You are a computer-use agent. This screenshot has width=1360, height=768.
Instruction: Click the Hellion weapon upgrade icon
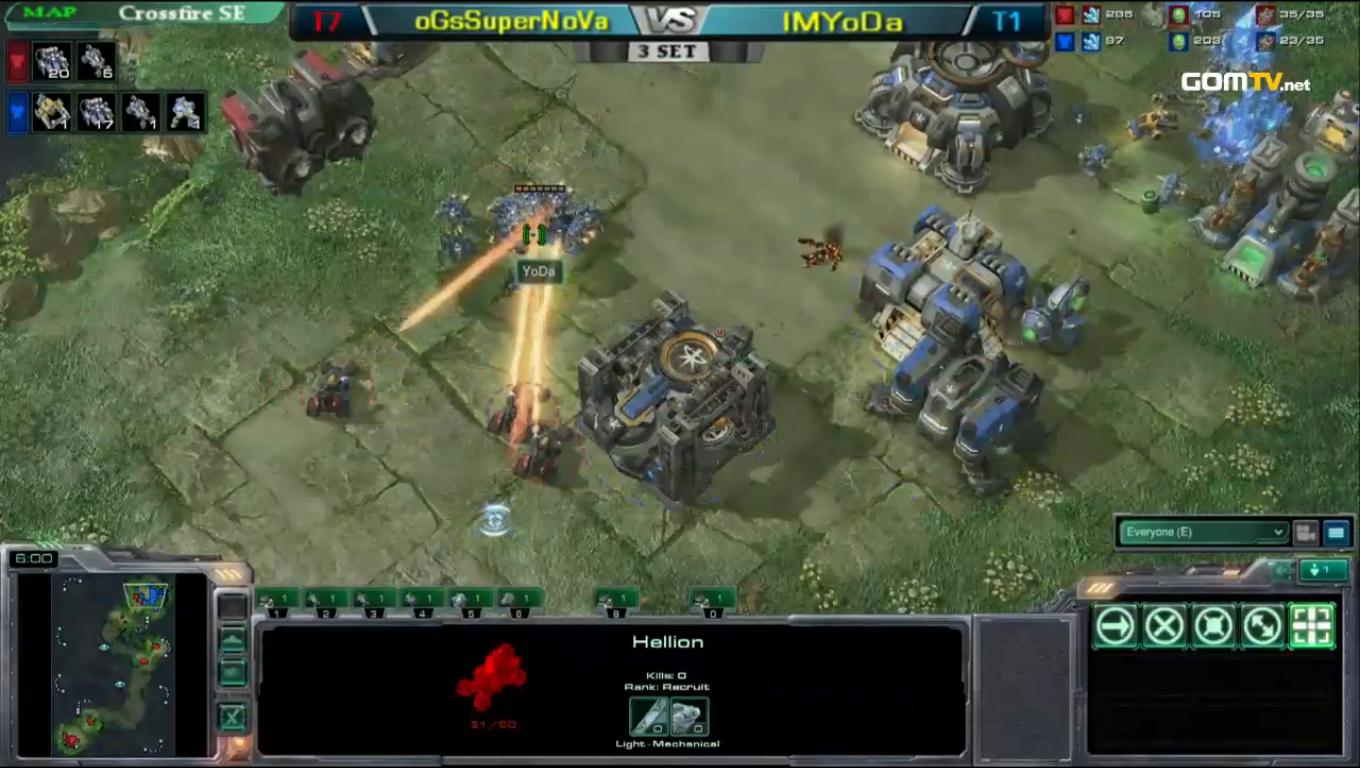point(648,716)
